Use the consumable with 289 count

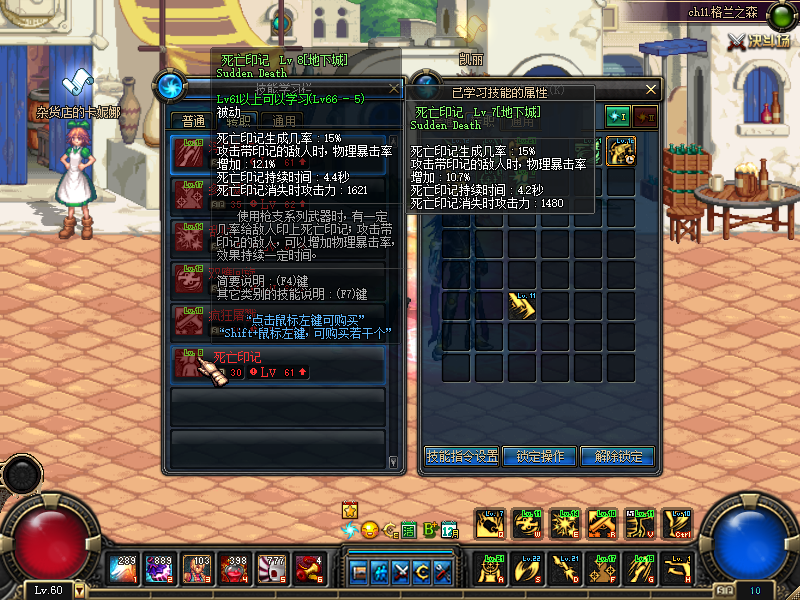124,567
